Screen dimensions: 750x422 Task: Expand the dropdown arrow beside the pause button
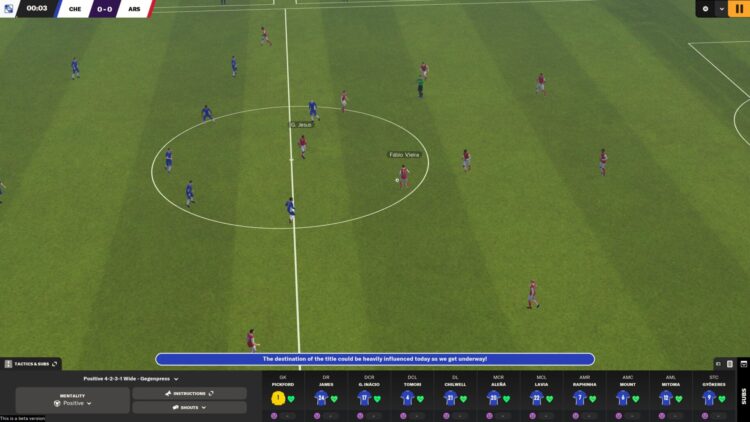[x=722, y=9]
